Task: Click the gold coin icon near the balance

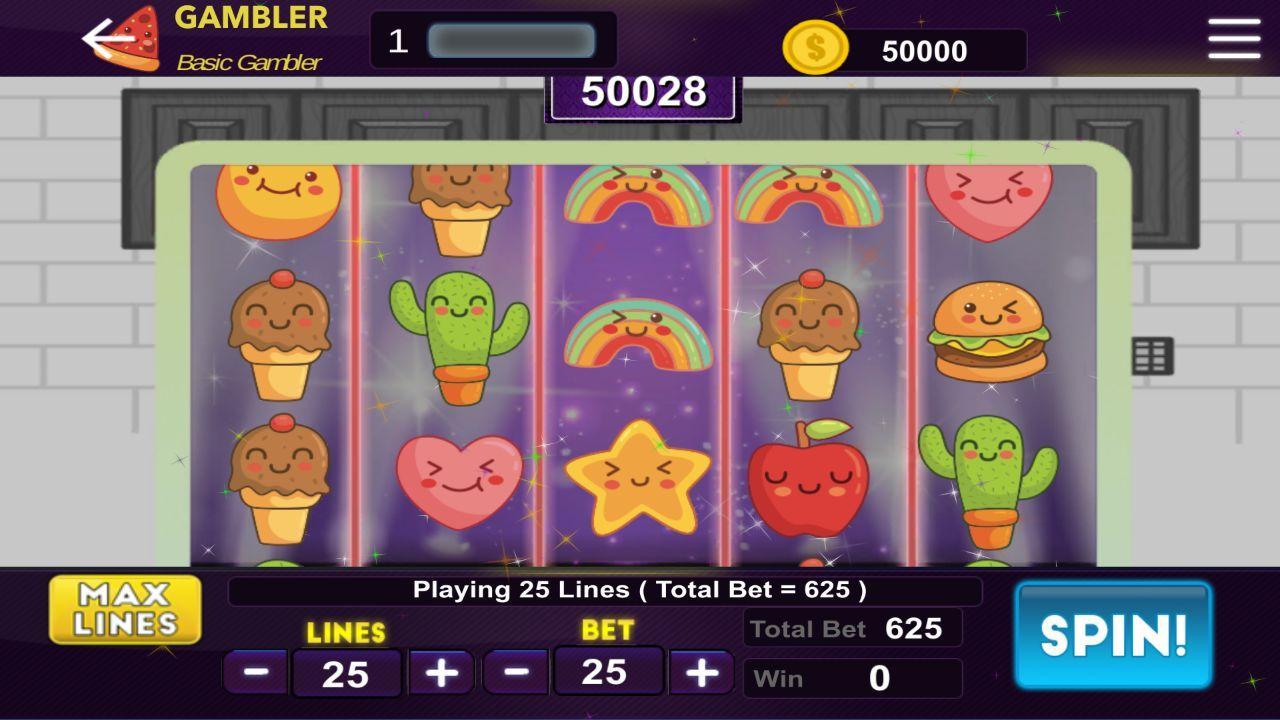Action: tap(816, 45)
